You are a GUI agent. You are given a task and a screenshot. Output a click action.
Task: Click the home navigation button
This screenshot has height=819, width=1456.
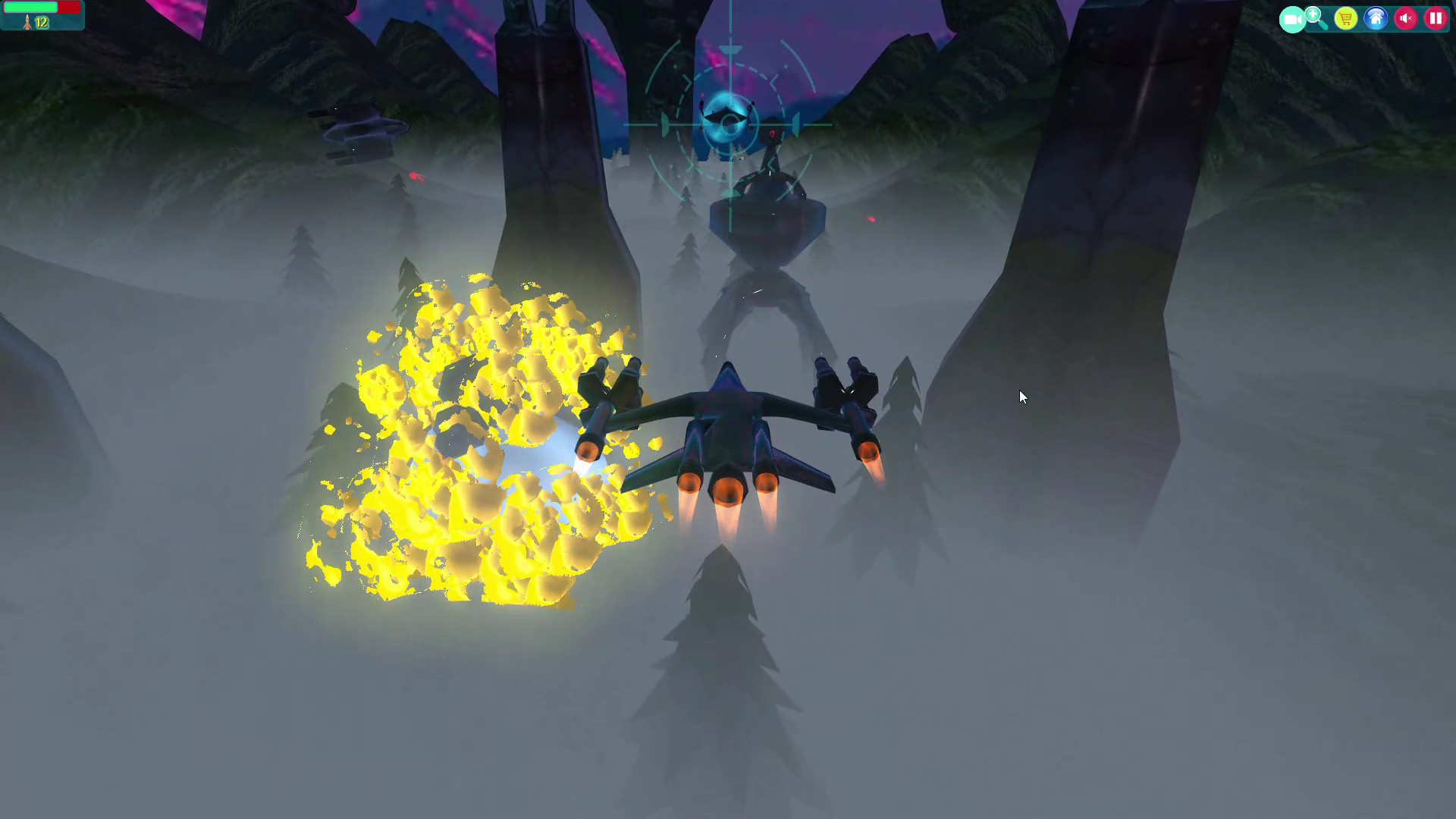pos(1375,18)
